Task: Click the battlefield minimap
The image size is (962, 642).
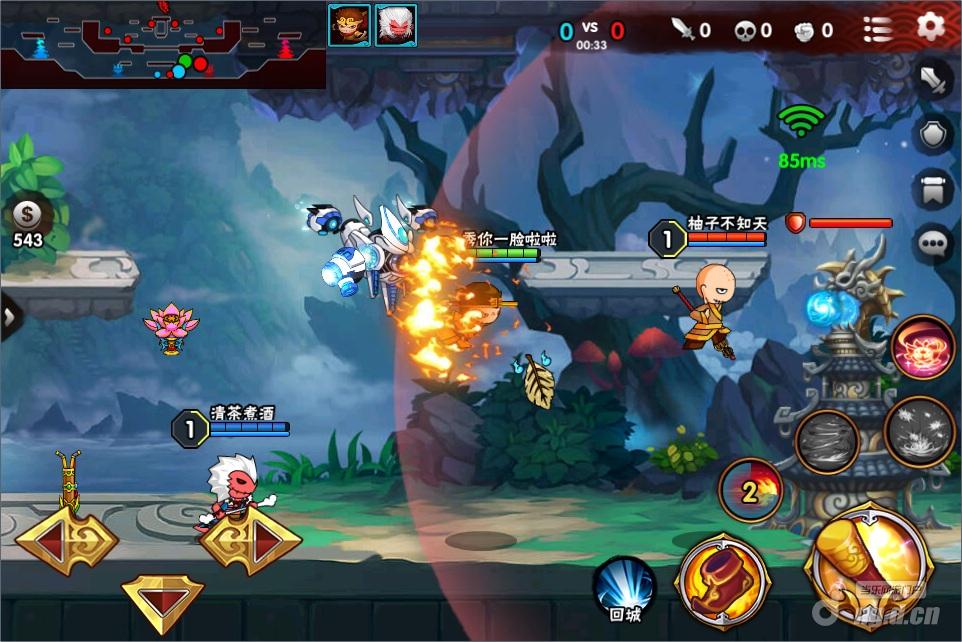Action: (x=162, y=45)
